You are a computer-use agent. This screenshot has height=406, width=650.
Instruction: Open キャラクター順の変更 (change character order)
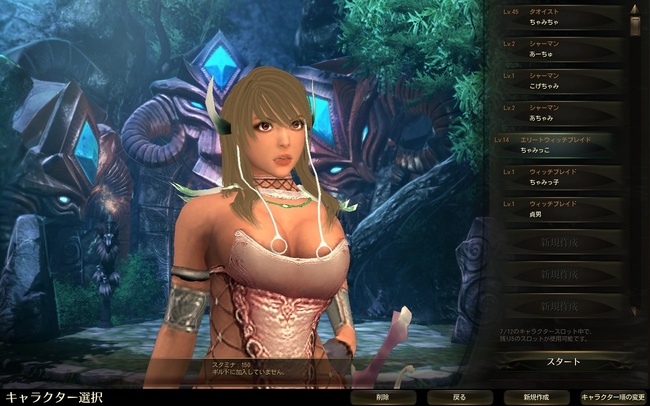(612, 397)
